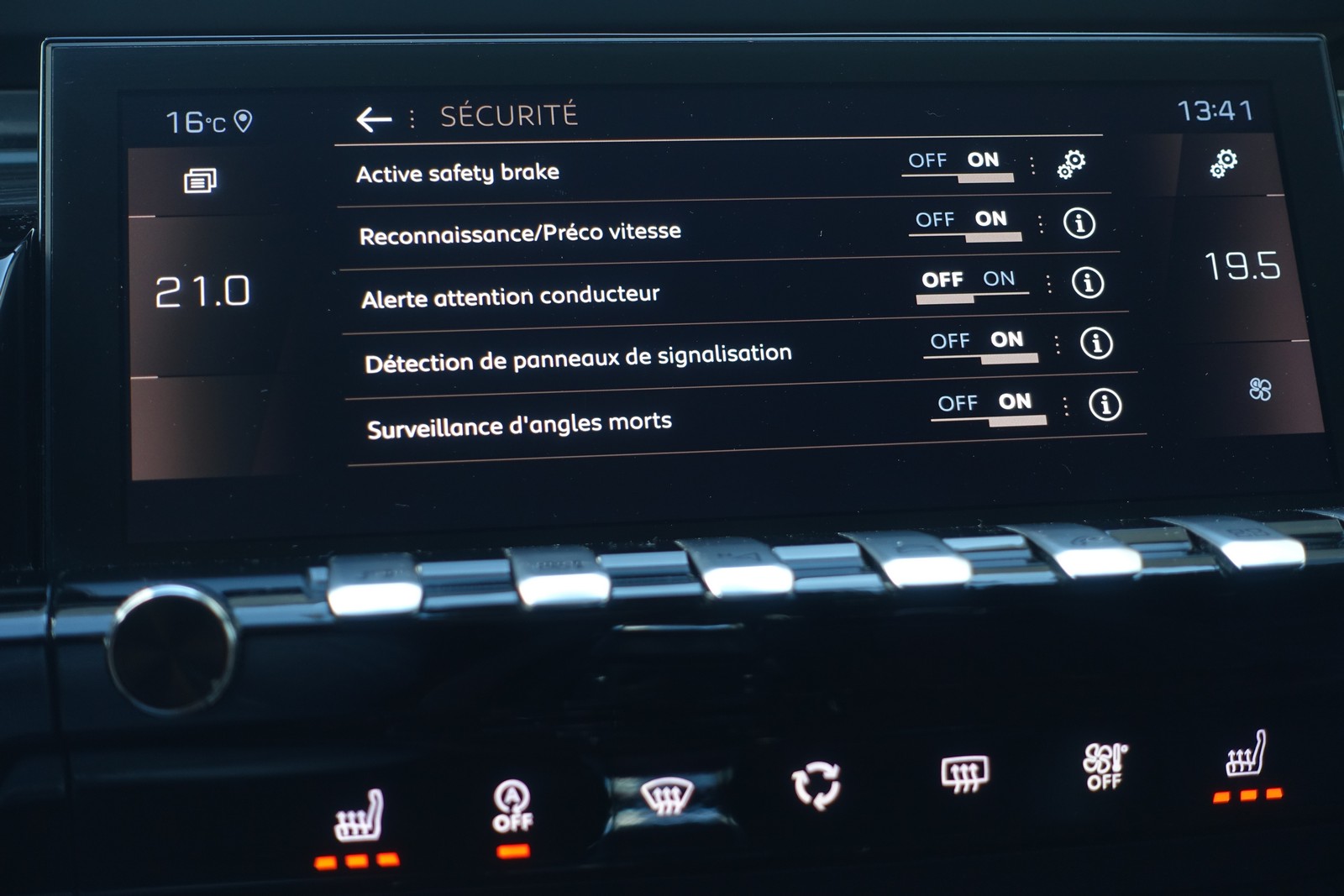Open the stacked windows icon on the left

(x=200, y=181)
